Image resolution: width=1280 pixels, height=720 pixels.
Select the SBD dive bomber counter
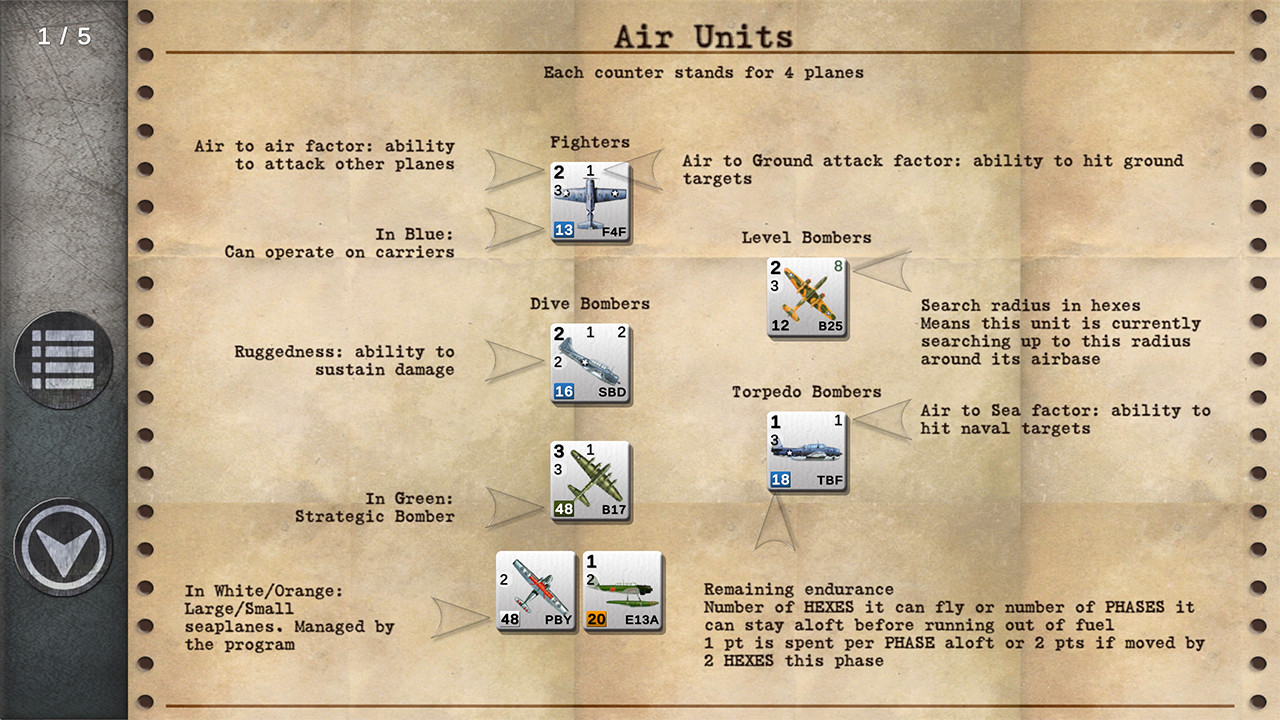[x=590, y=363]
